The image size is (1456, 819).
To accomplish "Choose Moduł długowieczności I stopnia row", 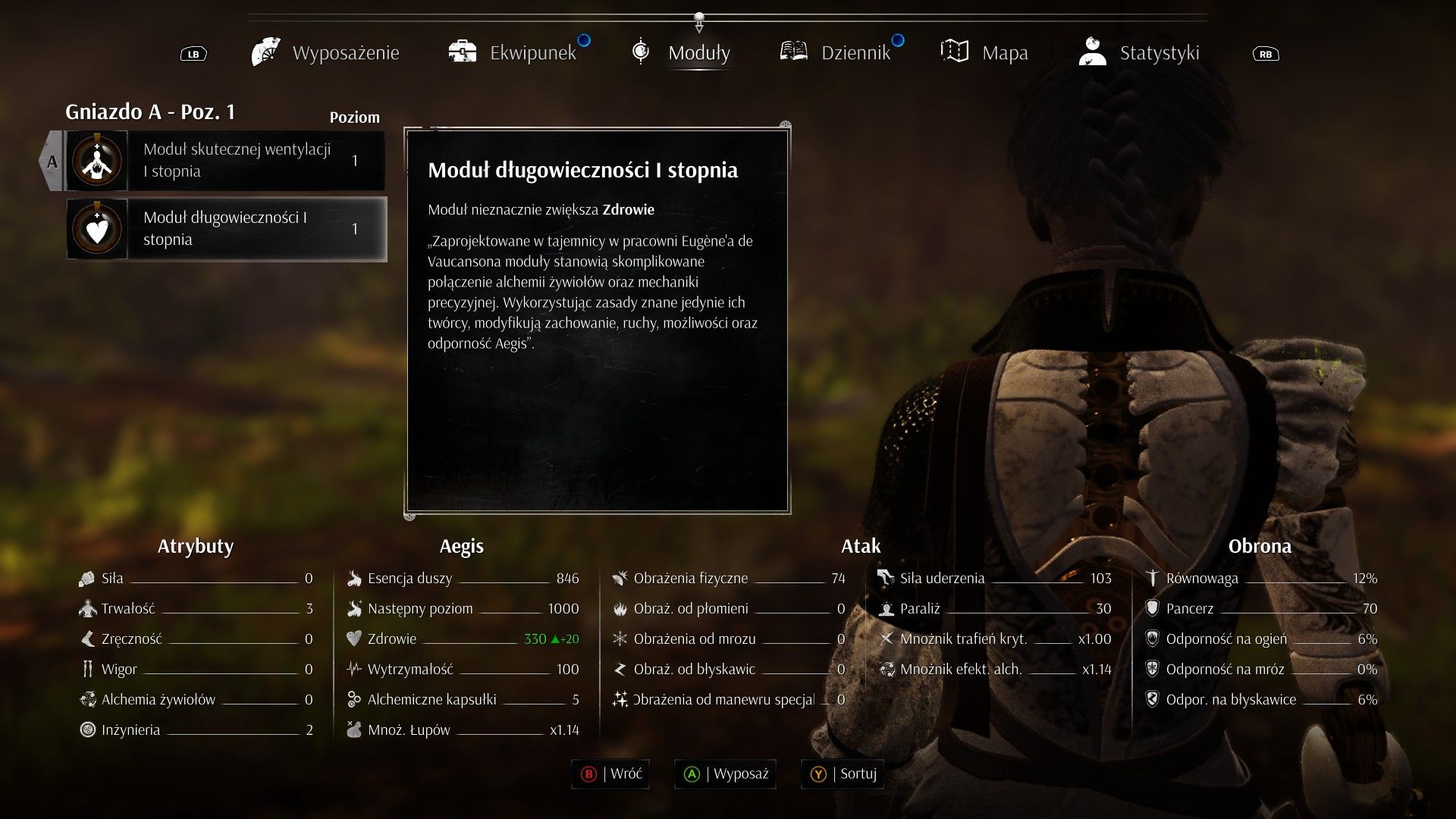I will coord(226,229).
